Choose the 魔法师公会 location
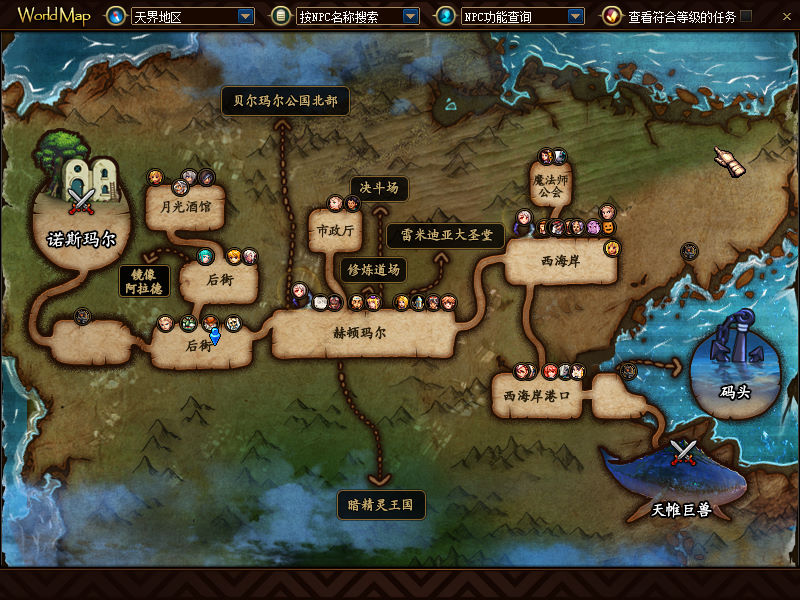 point(548,185)
